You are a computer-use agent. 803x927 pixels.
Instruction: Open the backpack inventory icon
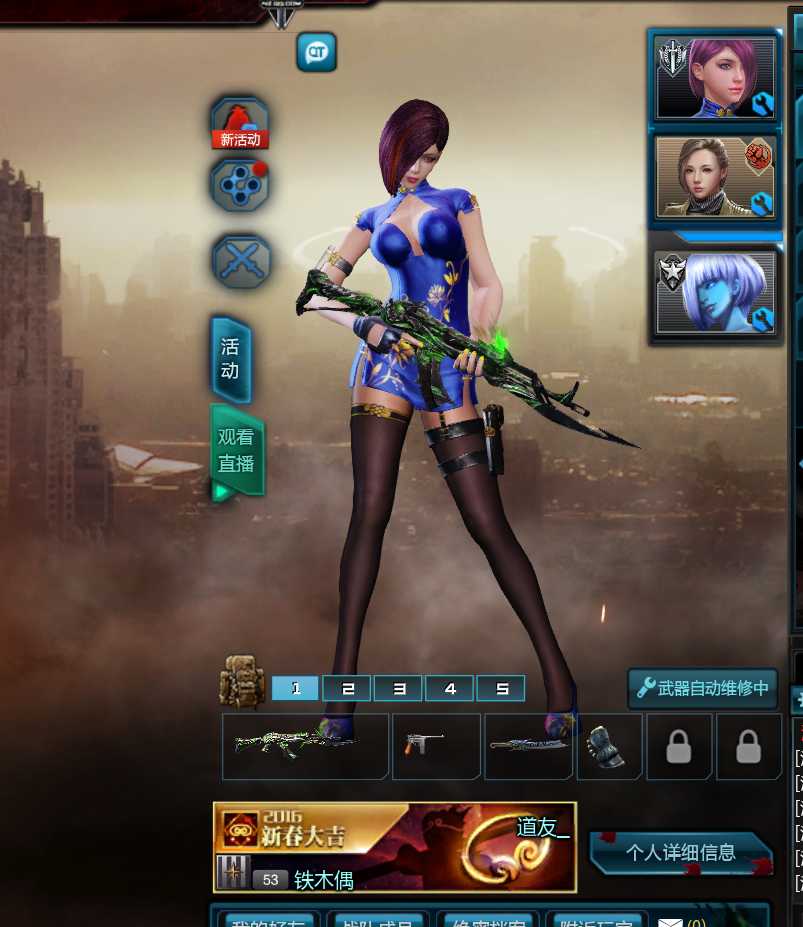(242, 680)
